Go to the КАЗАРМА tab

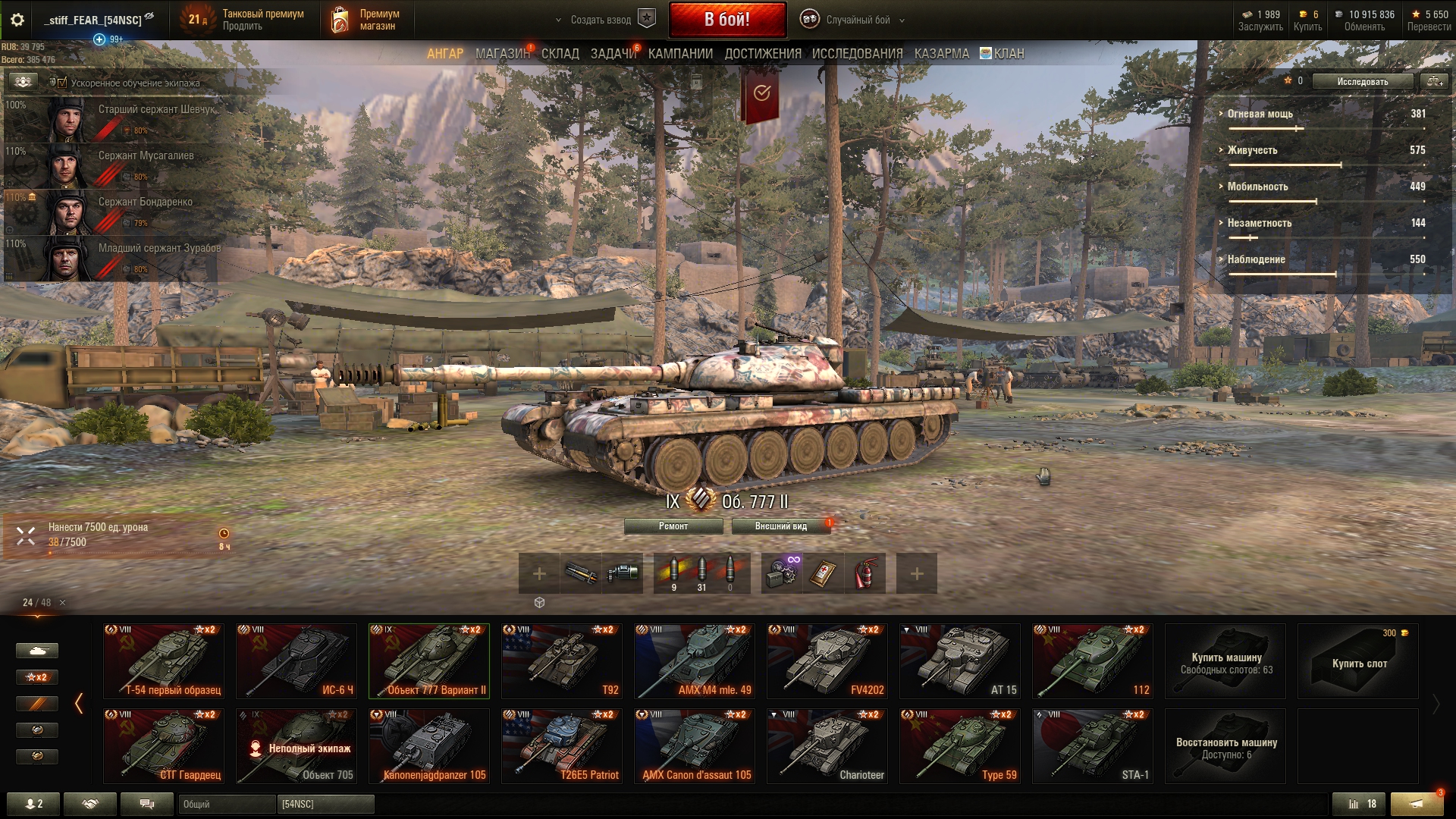tap(941, 54)
